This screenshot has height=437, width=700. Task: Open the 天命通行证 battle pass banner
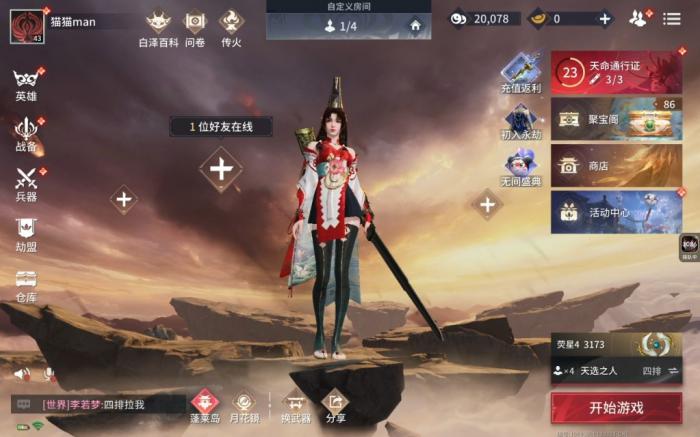[616, 73]
